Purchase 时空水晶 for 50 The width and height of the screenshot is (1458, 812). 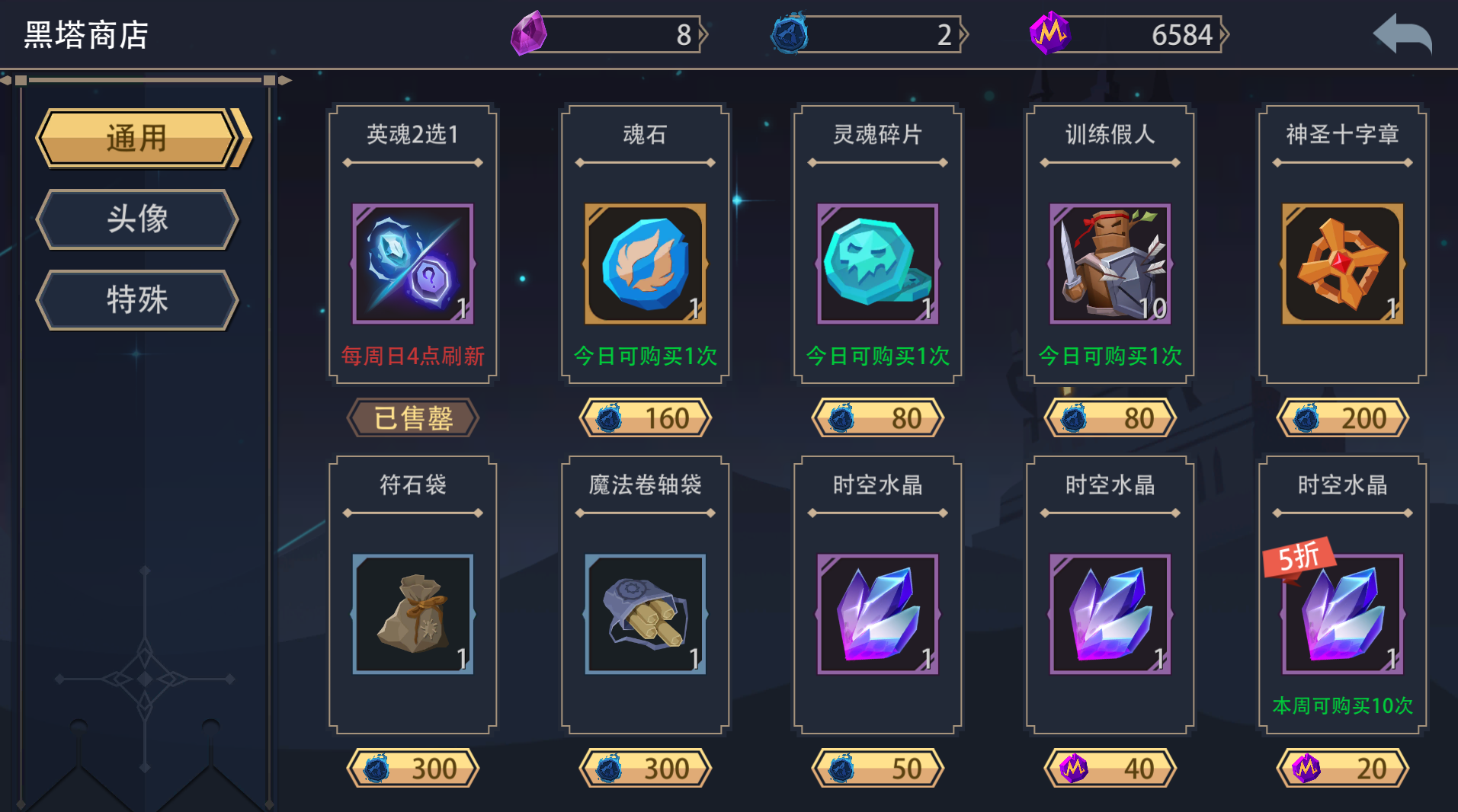coord(876,768)
